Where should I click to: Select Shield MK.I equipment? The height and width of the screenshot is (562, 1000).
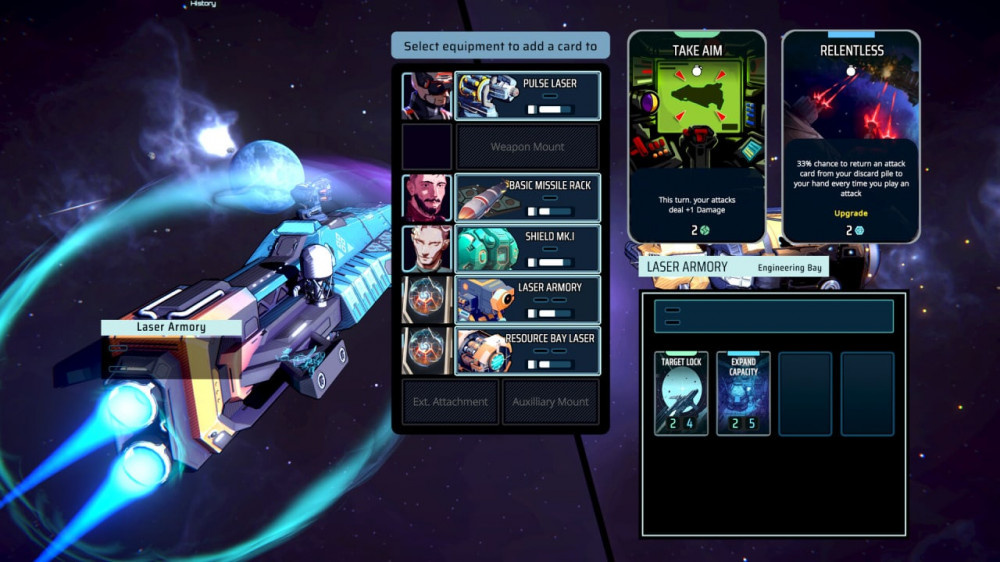click(527, 249)
